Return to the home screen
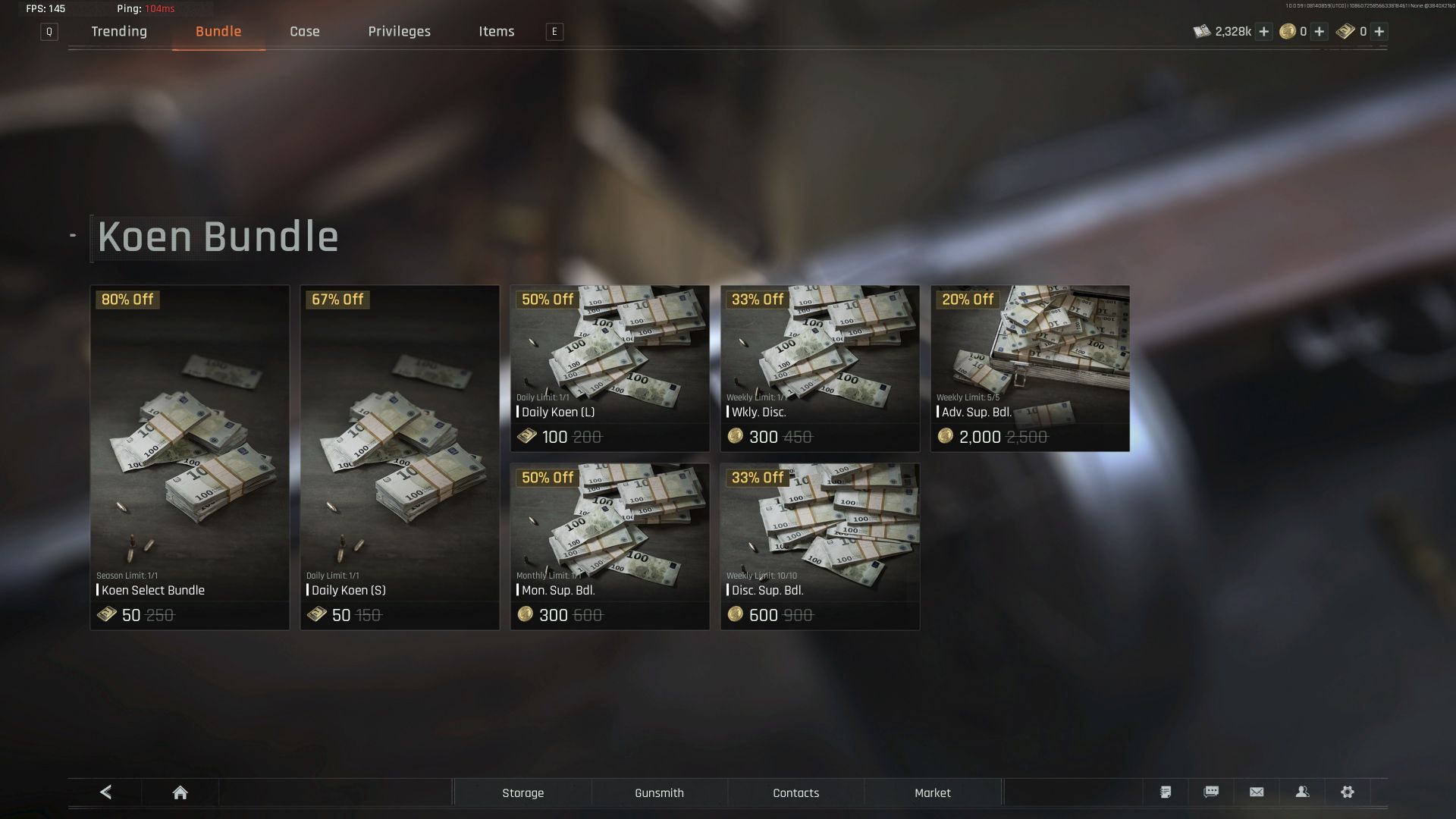Image resolution: width=1456 pixels, height=819 pixels. [x=180, y=792]
